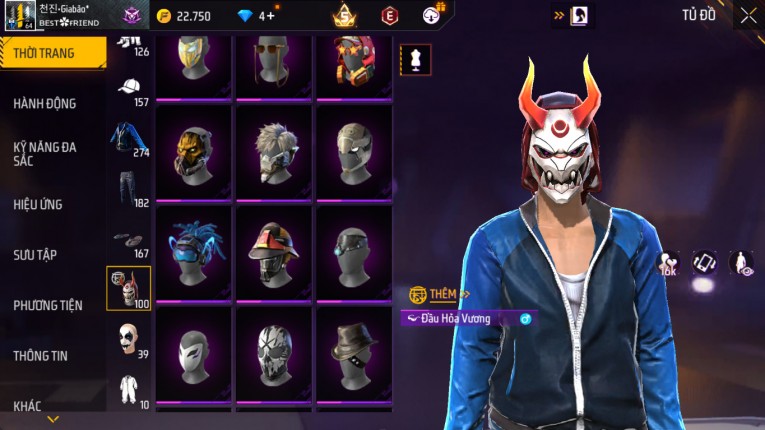This screenshot has width=765, height=430.
Task: Go to the Sưu Tập tab
Action: coord(35,255)
